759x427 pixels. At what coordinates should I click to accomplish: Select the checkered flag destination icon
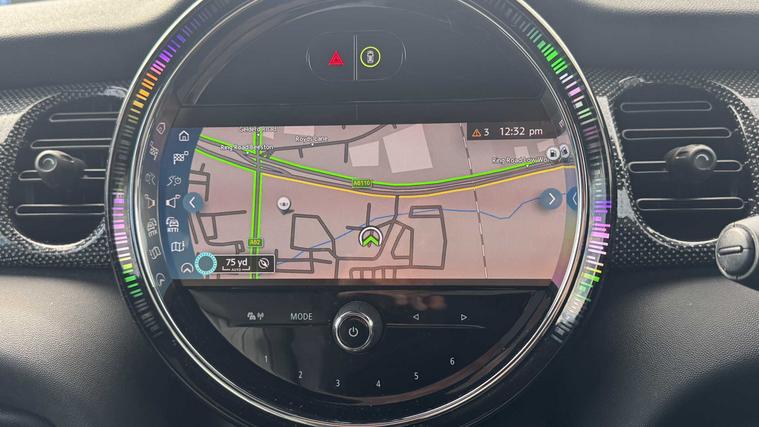pos(181,157)
